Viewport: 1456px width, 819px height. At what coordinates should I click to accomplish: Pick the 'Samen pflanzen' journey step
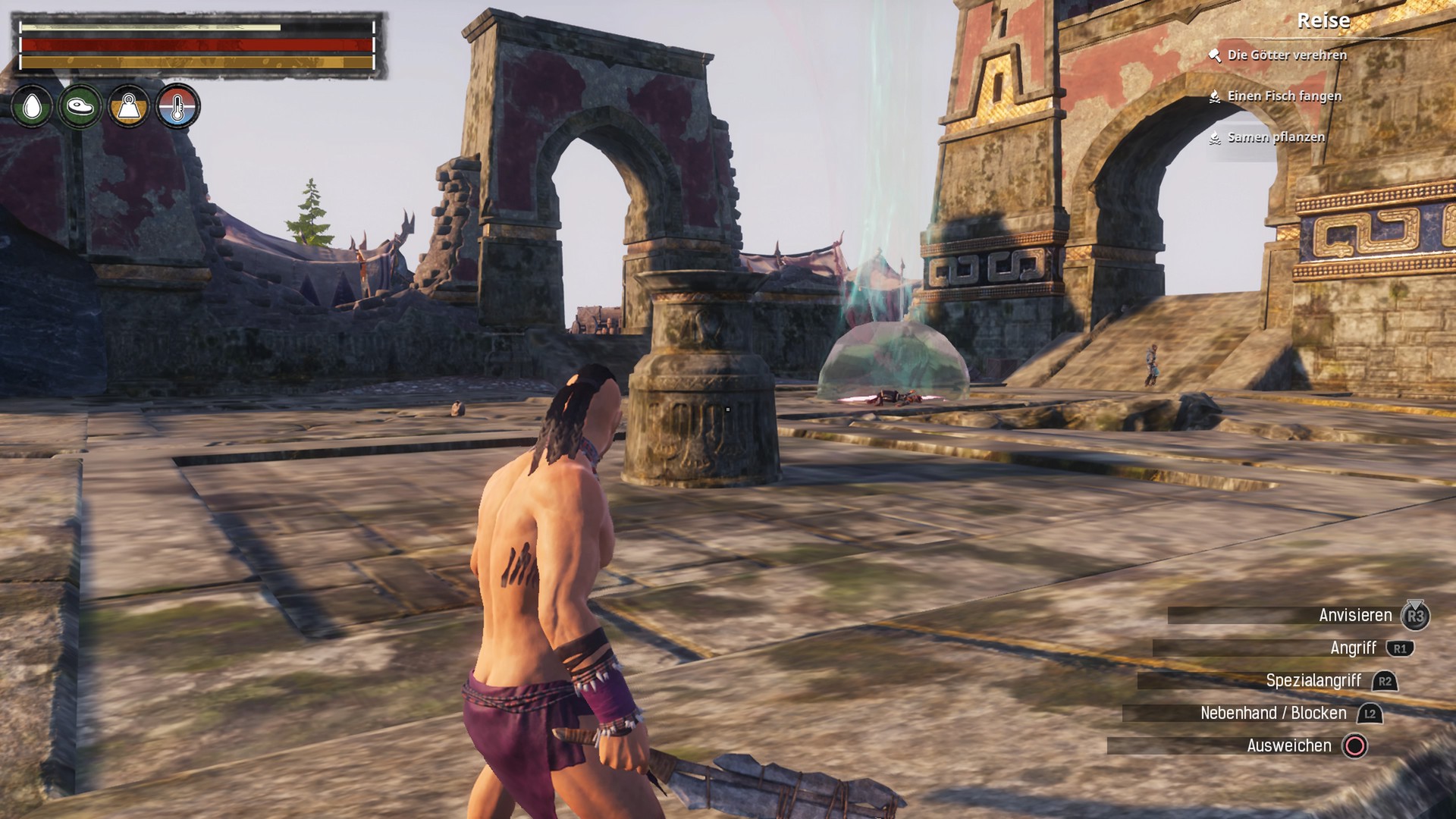click(1276, 137)
